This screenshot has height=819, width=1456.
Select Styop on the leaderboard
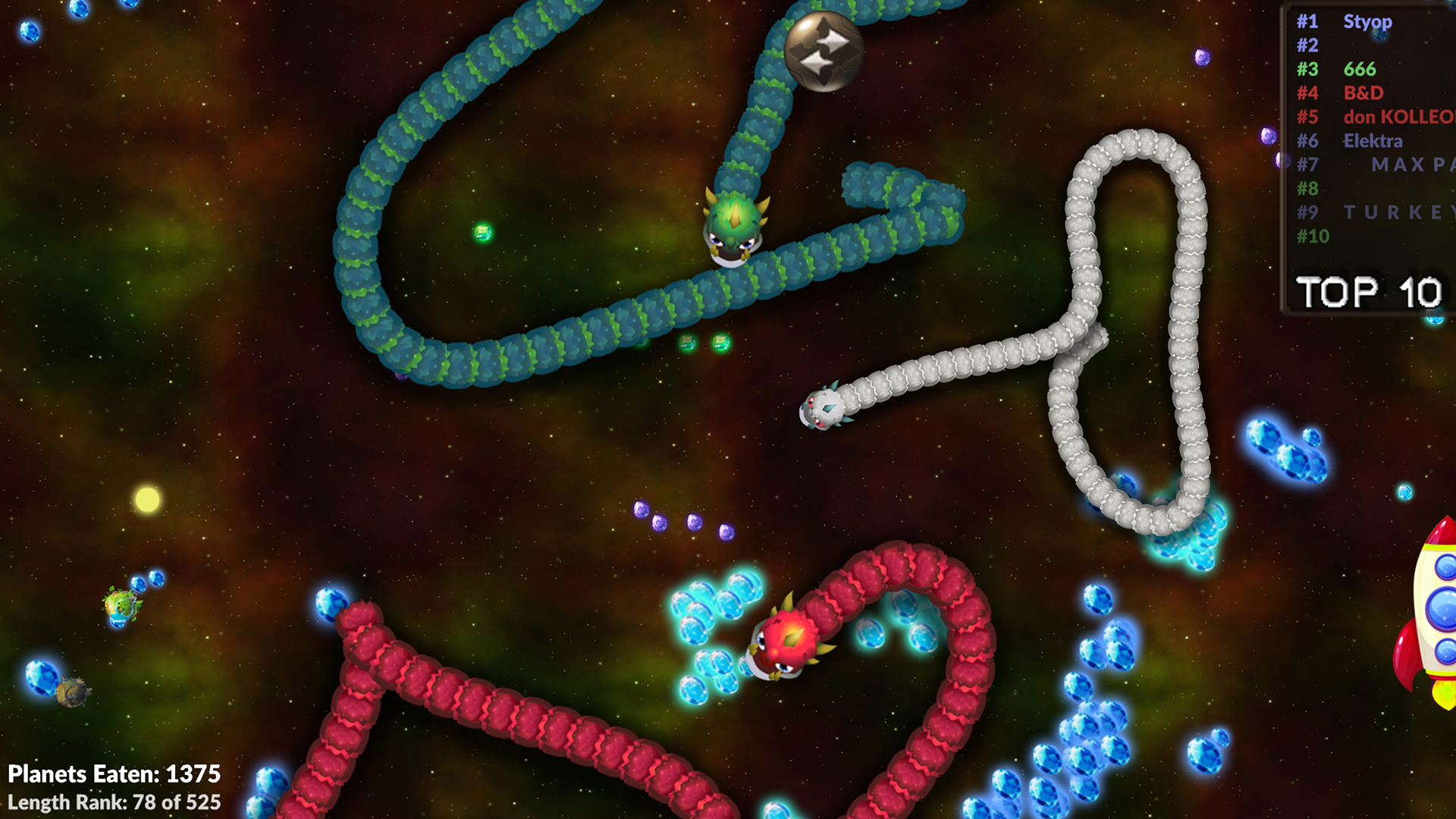[1367, 23]
